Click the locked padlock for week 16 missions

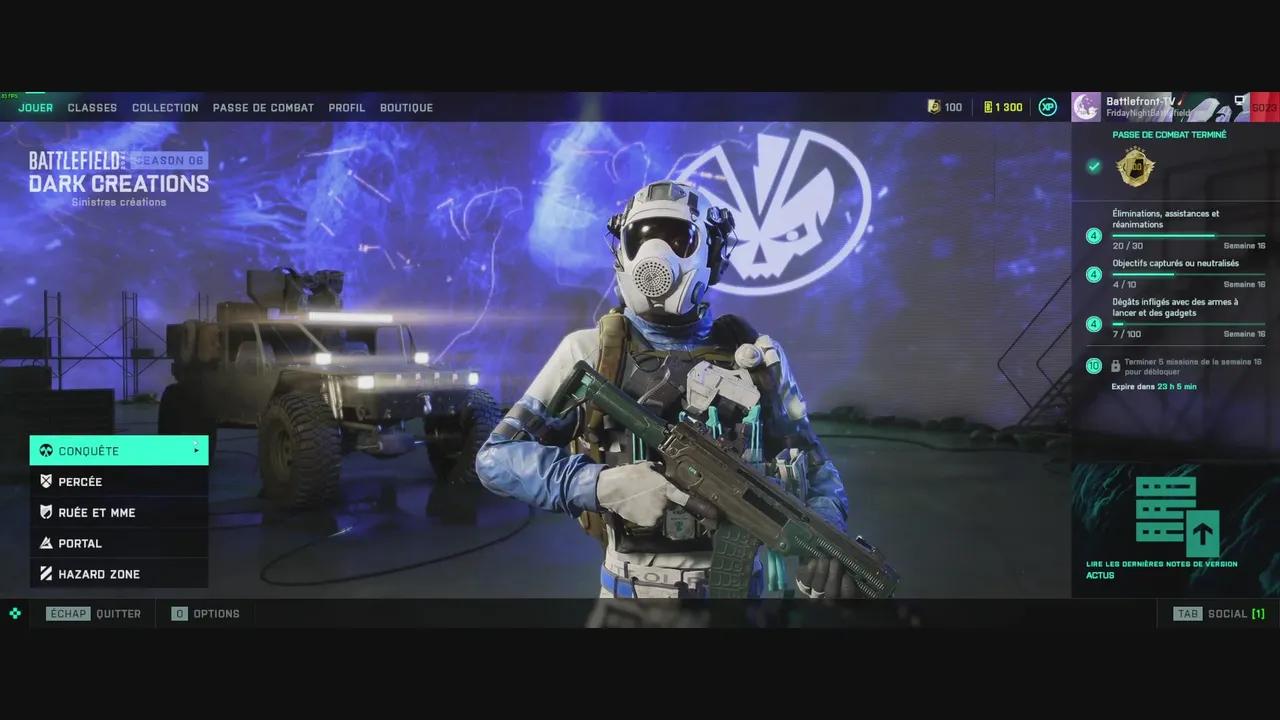point(1115,364)
